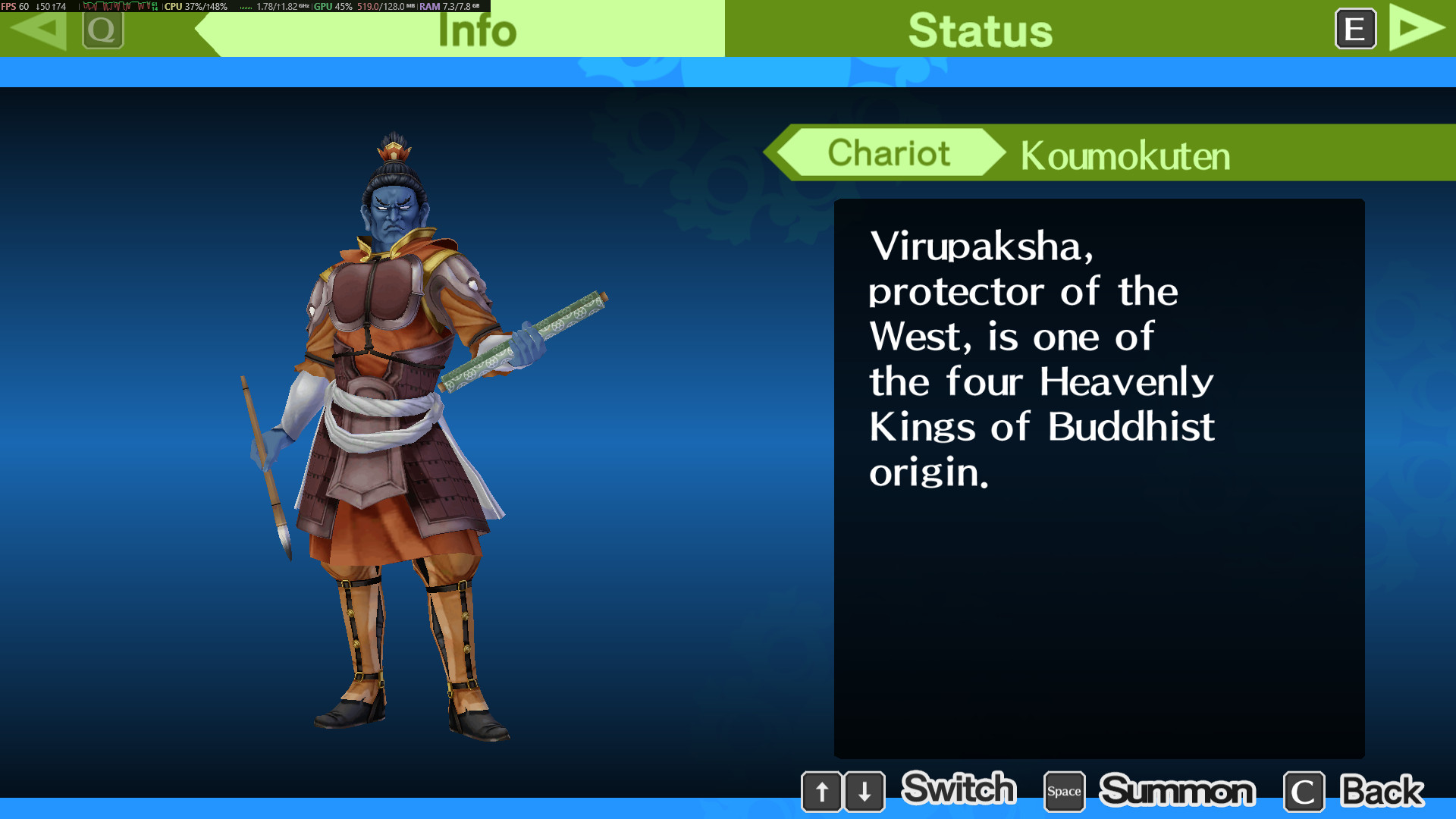
Task: Select the Space key icon
Action: click(x=1064, y=791)
